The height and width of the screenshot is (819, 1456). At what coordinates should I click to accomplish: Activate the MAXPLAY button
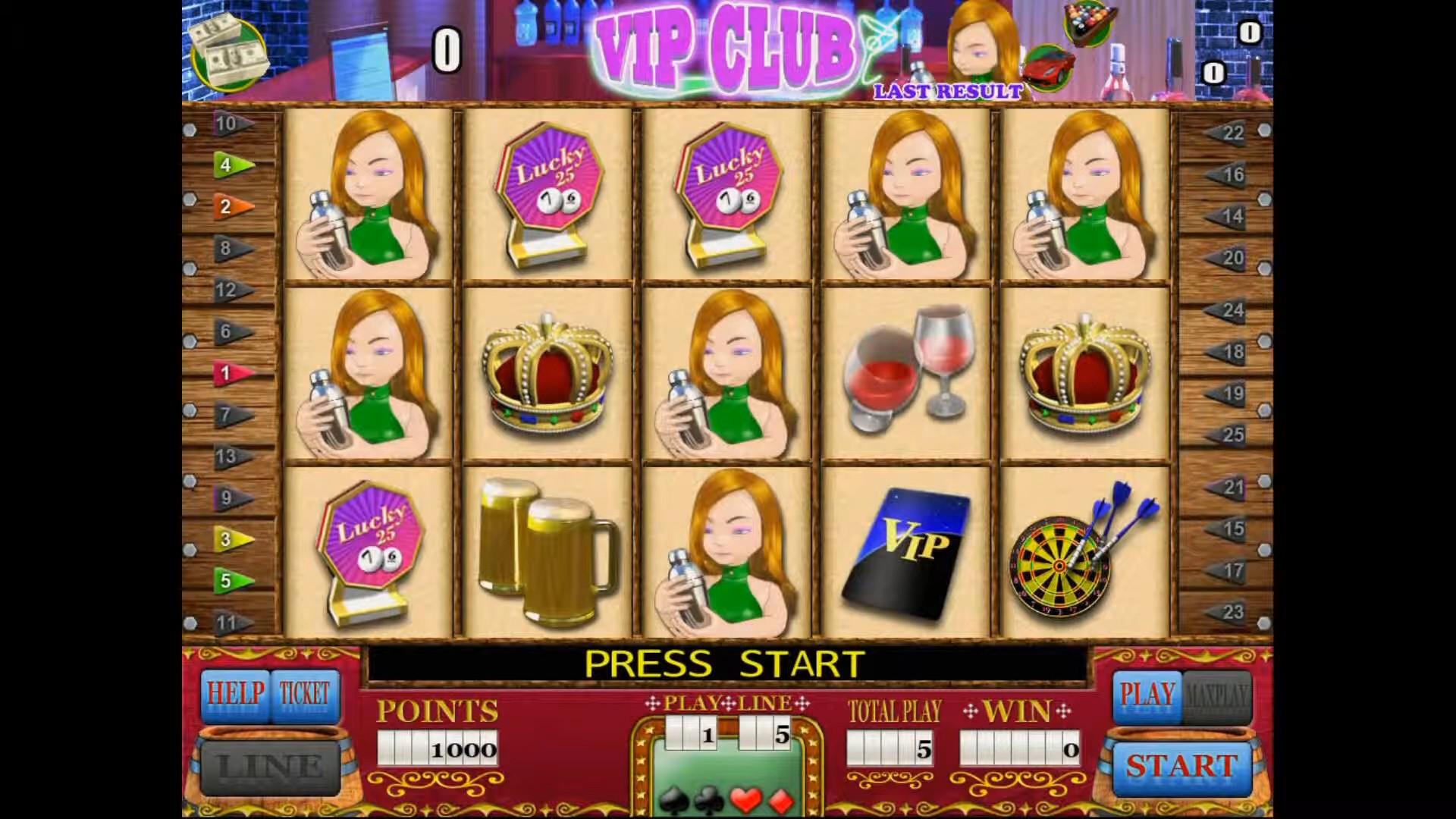pos(1216,695)
